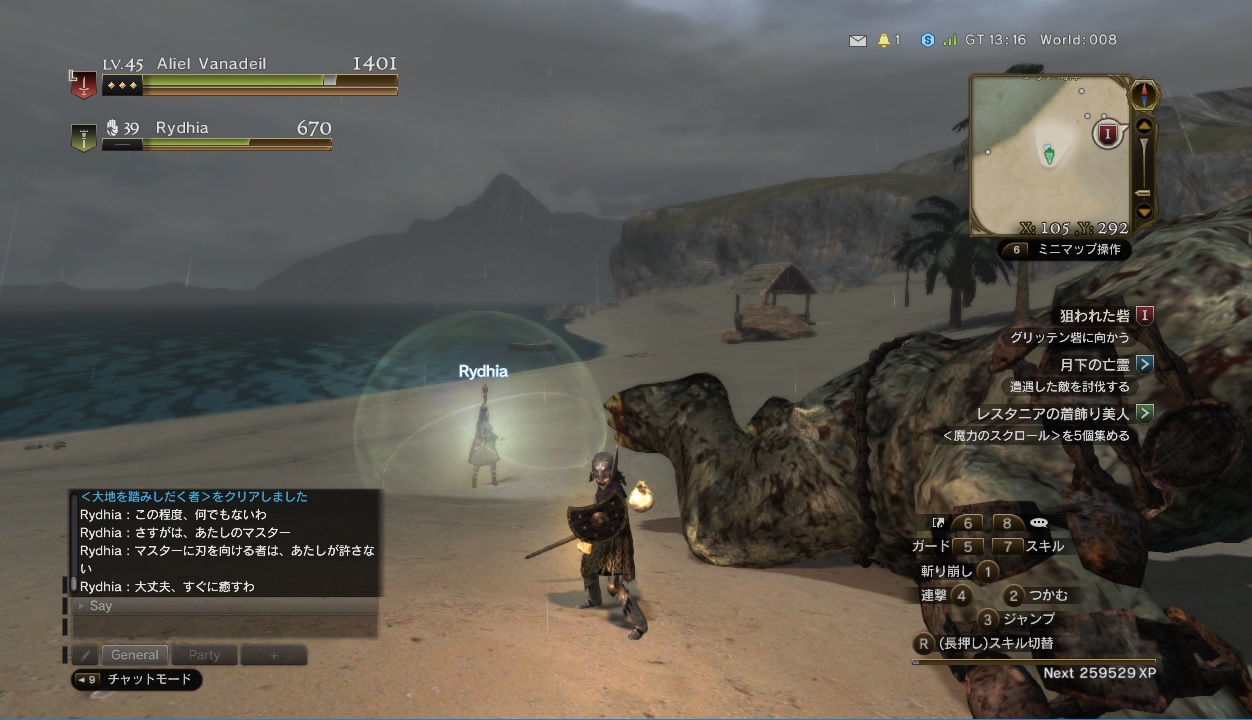Focus the Say chat input field
1252x720 pixels.
[225, 606]
